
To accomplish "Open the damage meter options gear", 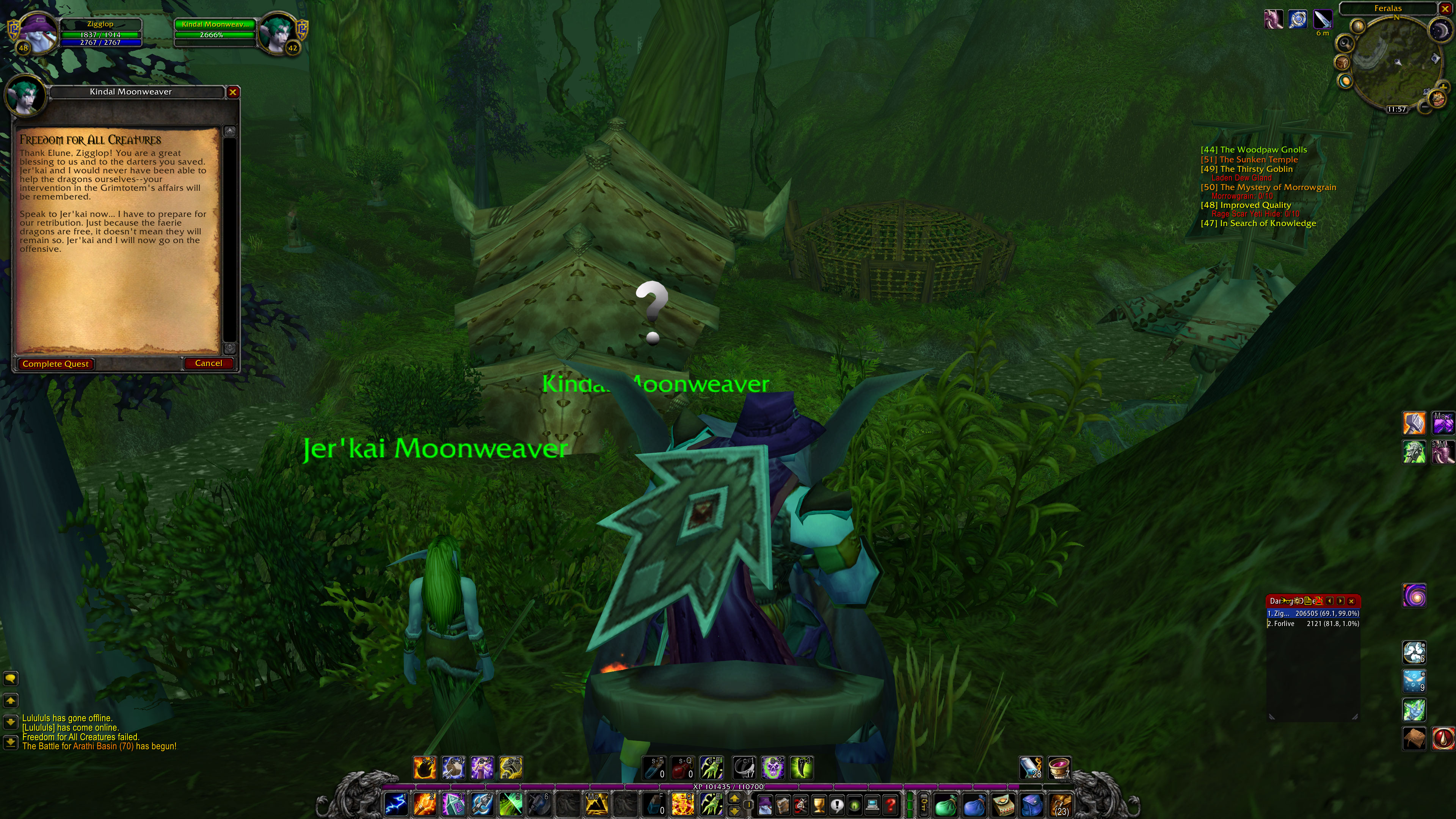I will [x=1297, y=601].
